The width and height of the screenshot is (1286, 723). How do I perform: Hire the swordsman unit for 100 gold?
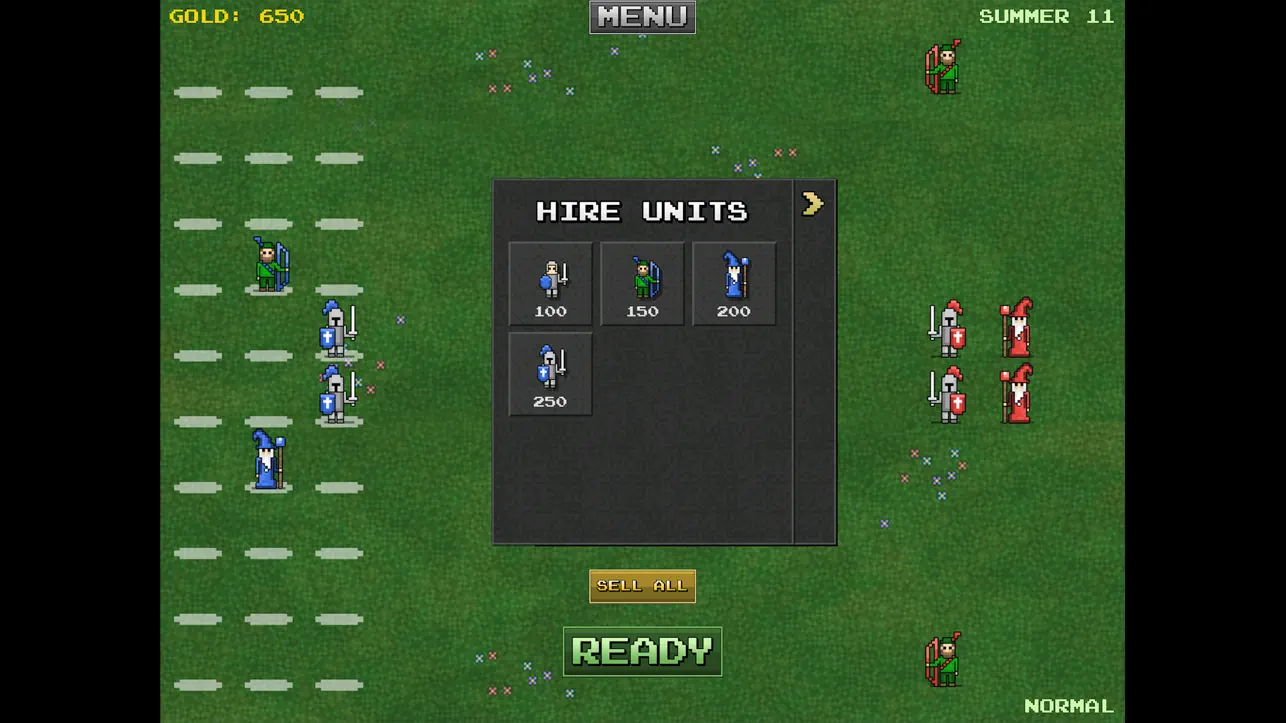(549, 282)
